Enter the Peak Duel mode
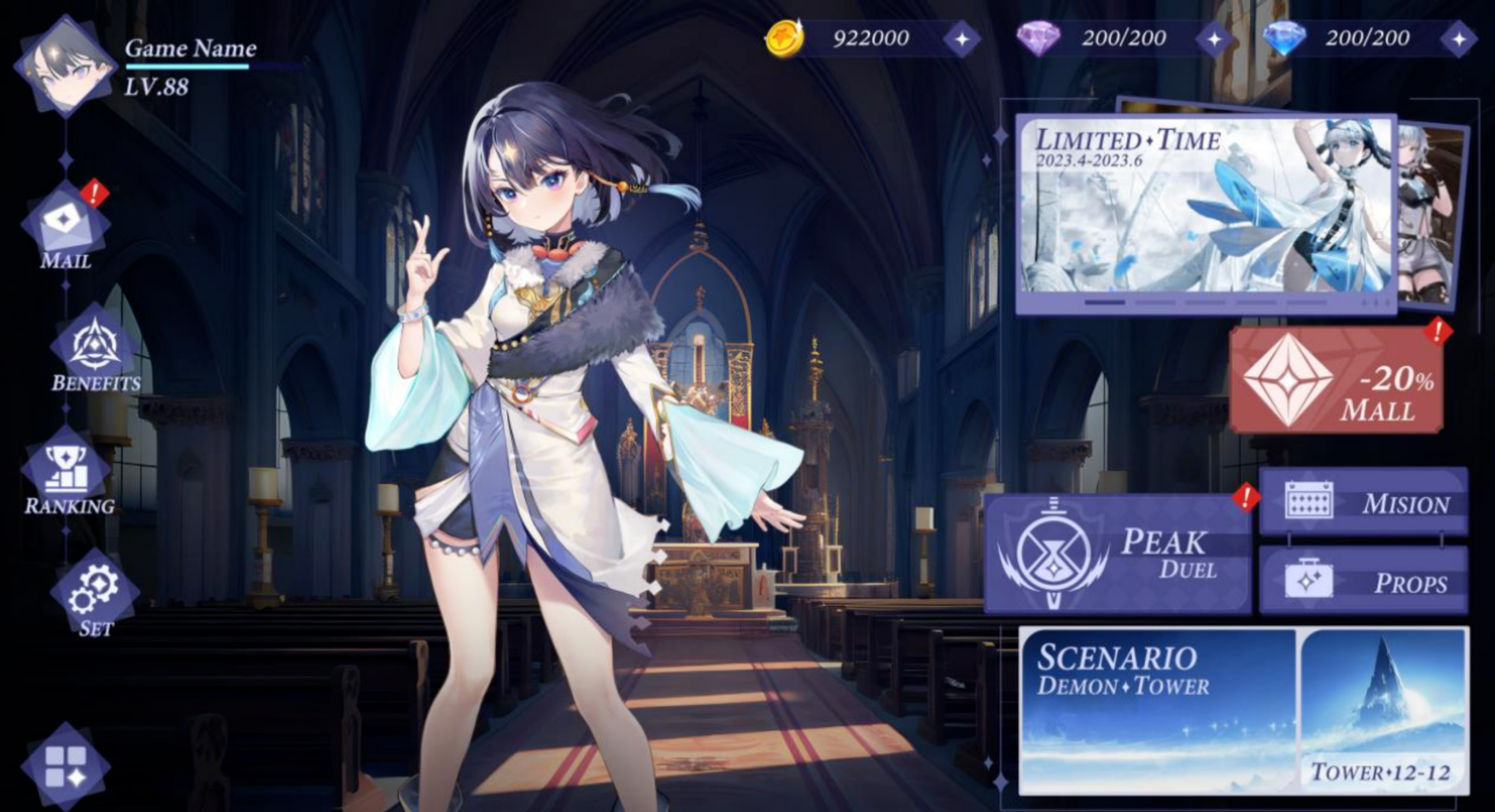 click(1118, 553)
